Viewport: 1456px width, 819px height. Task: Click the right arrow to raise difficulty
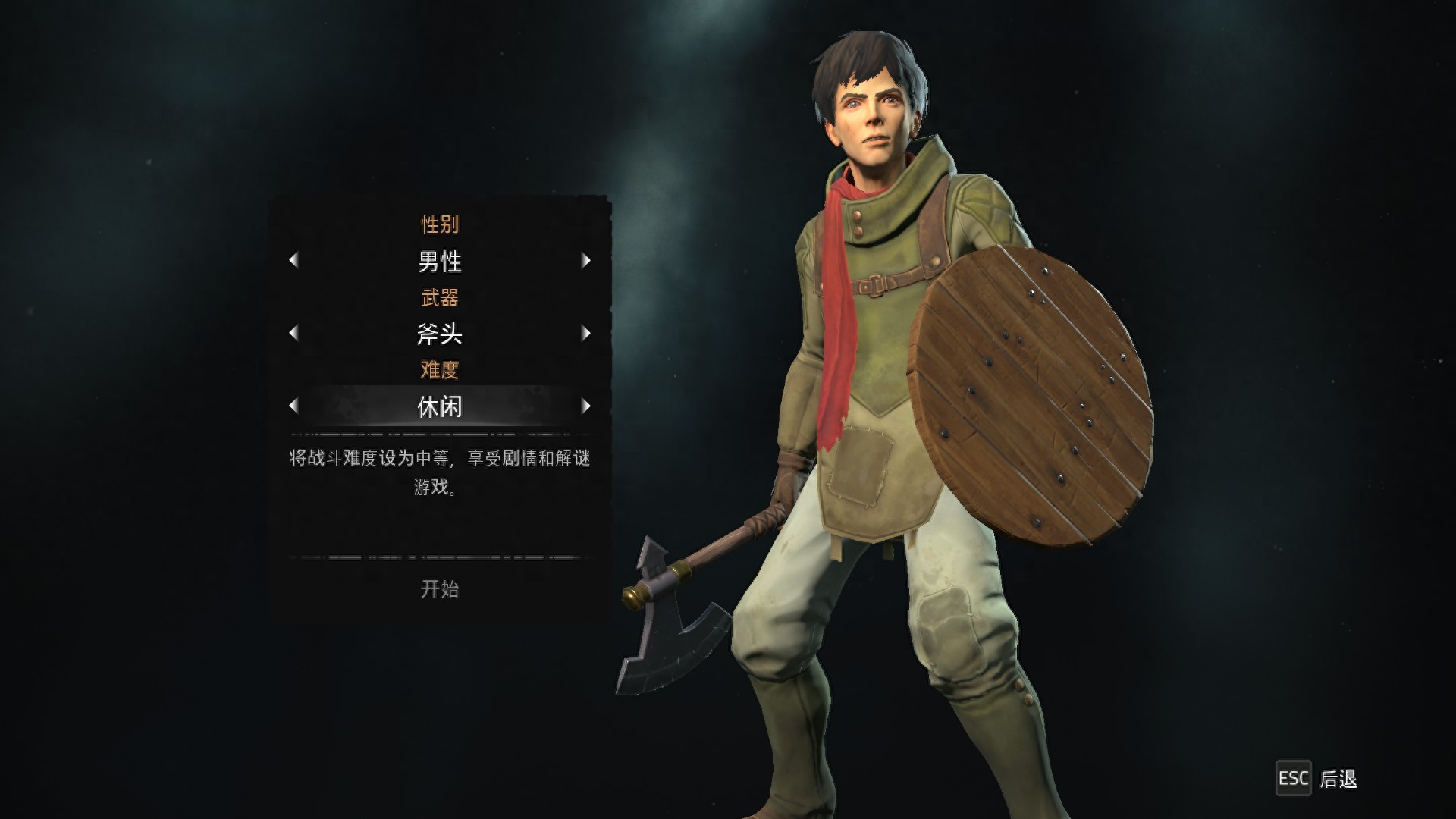click(x=586, y=406)
